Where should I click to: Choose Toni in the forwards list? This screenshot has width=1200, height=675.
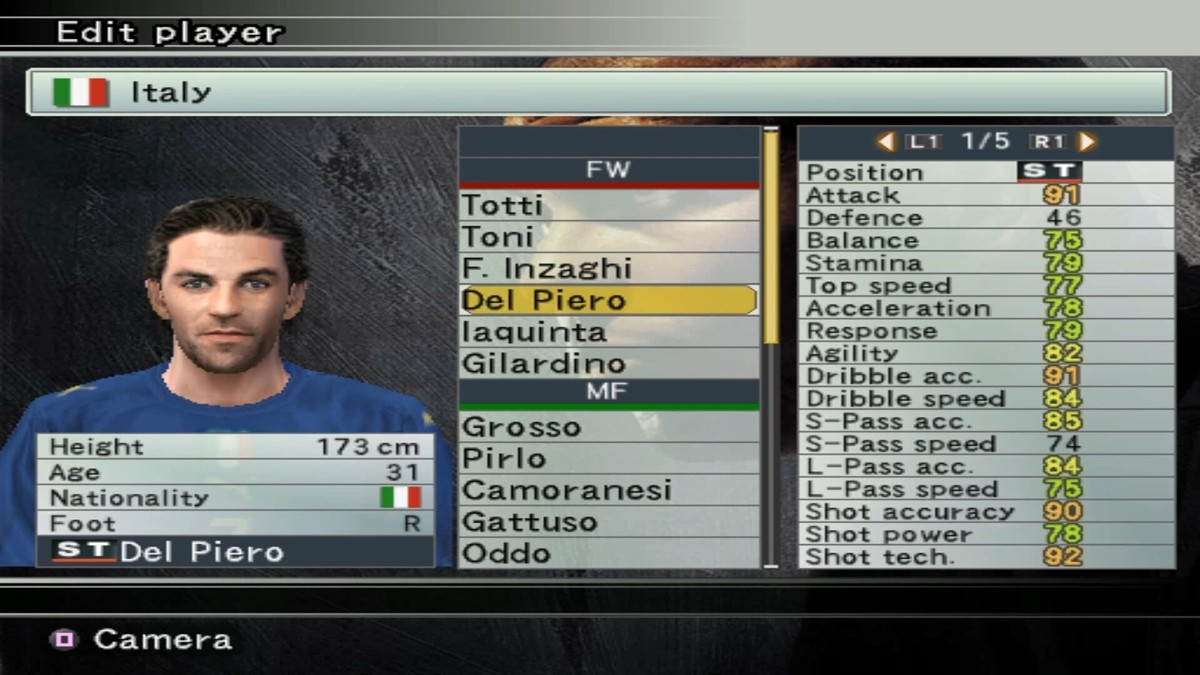click(x=608, y=237)
